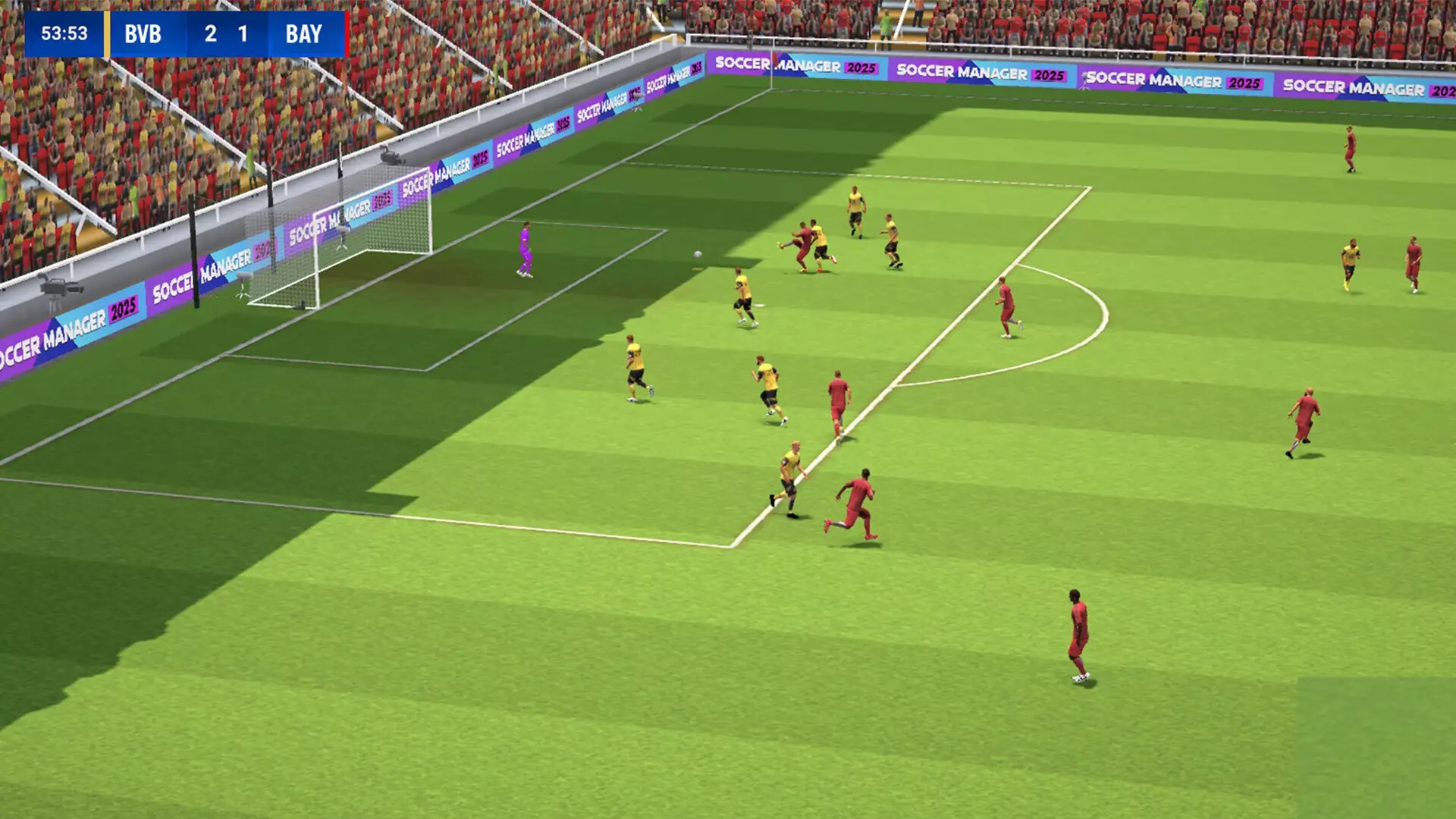Click the purple goalkeeper in the box
The height and width of the screenshot is (819, 1456).
[x=525, y=250]
